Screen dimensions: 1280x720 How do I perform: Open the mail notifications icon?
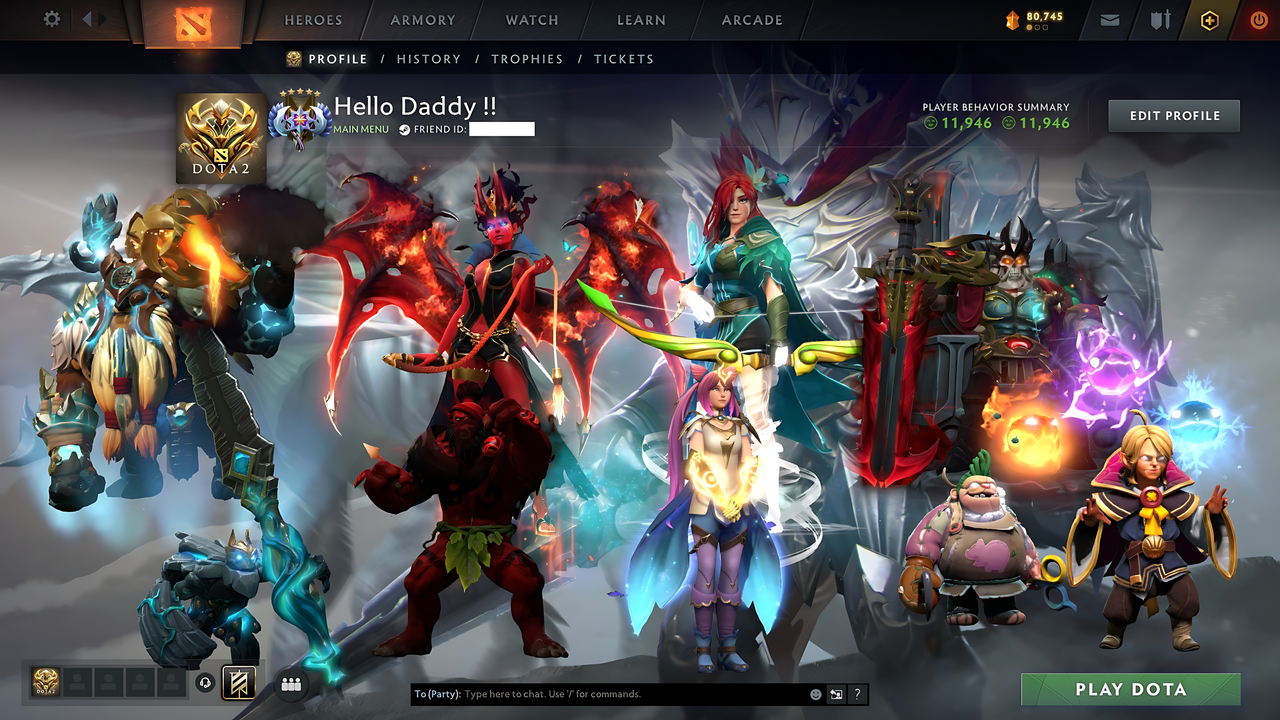tap(1110, 19)
